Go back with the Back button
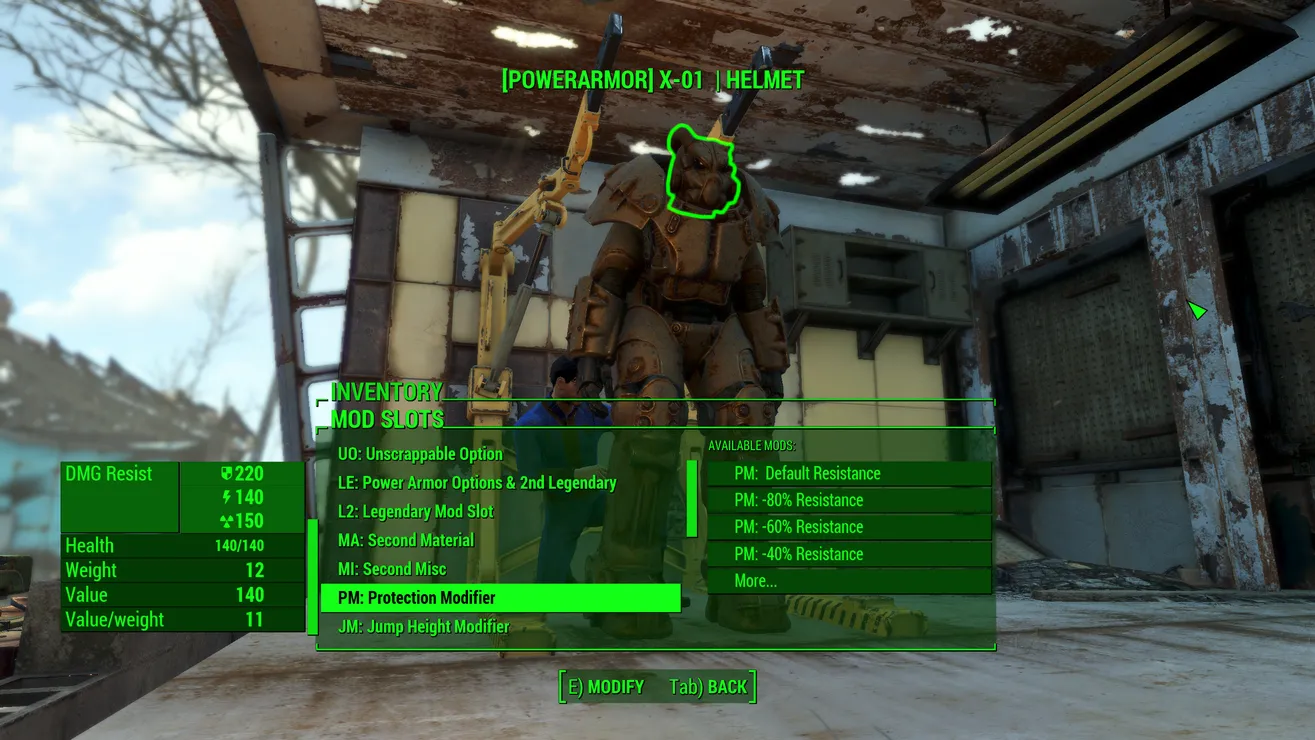The image size is (1315, 740). (x=709, y=687)
